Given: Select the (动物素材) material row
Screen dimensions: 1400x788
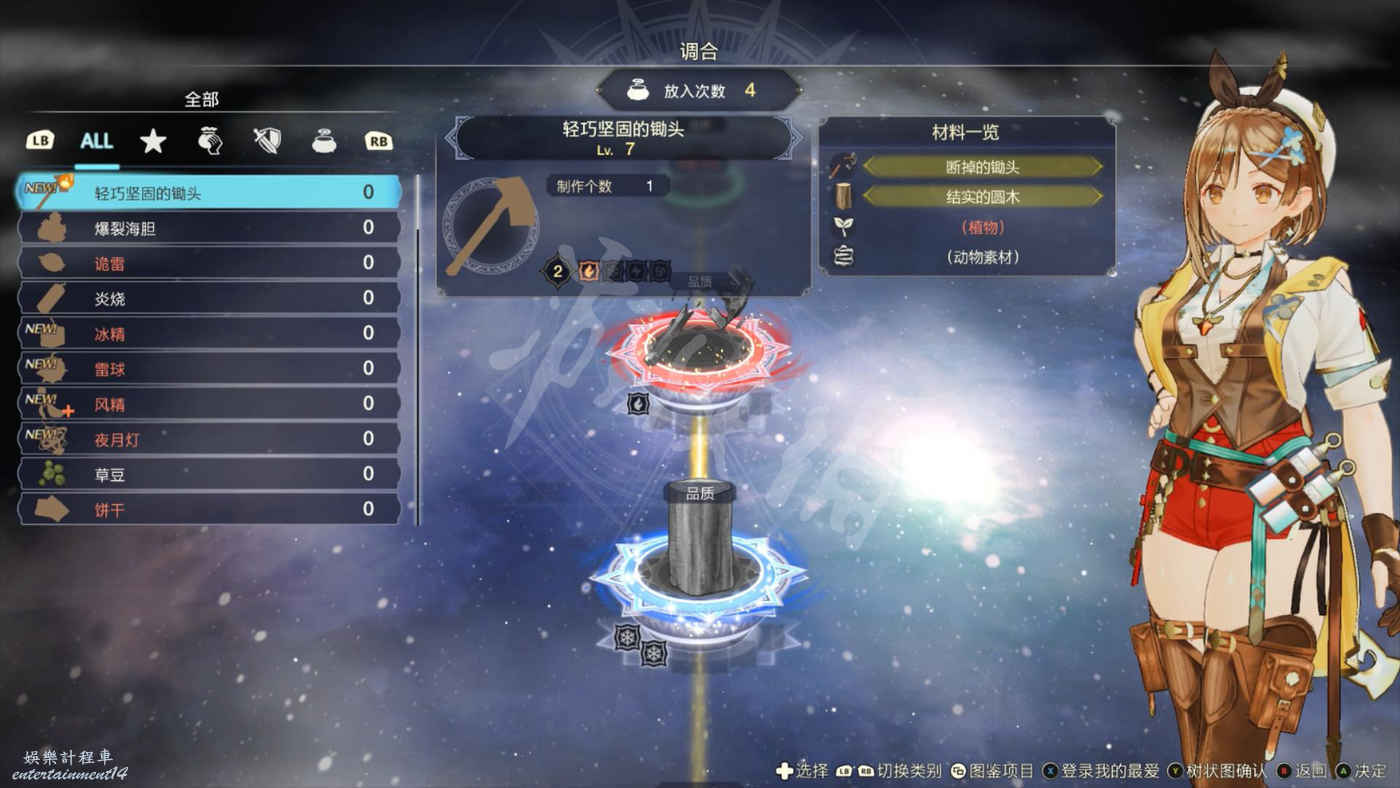Looking at the screenshot, I should click(982, 257).
